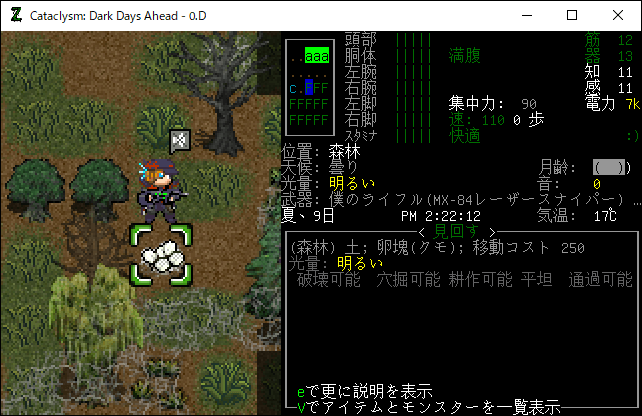Click the overmap minimap in the sidebar

click(x=309, y=87)
